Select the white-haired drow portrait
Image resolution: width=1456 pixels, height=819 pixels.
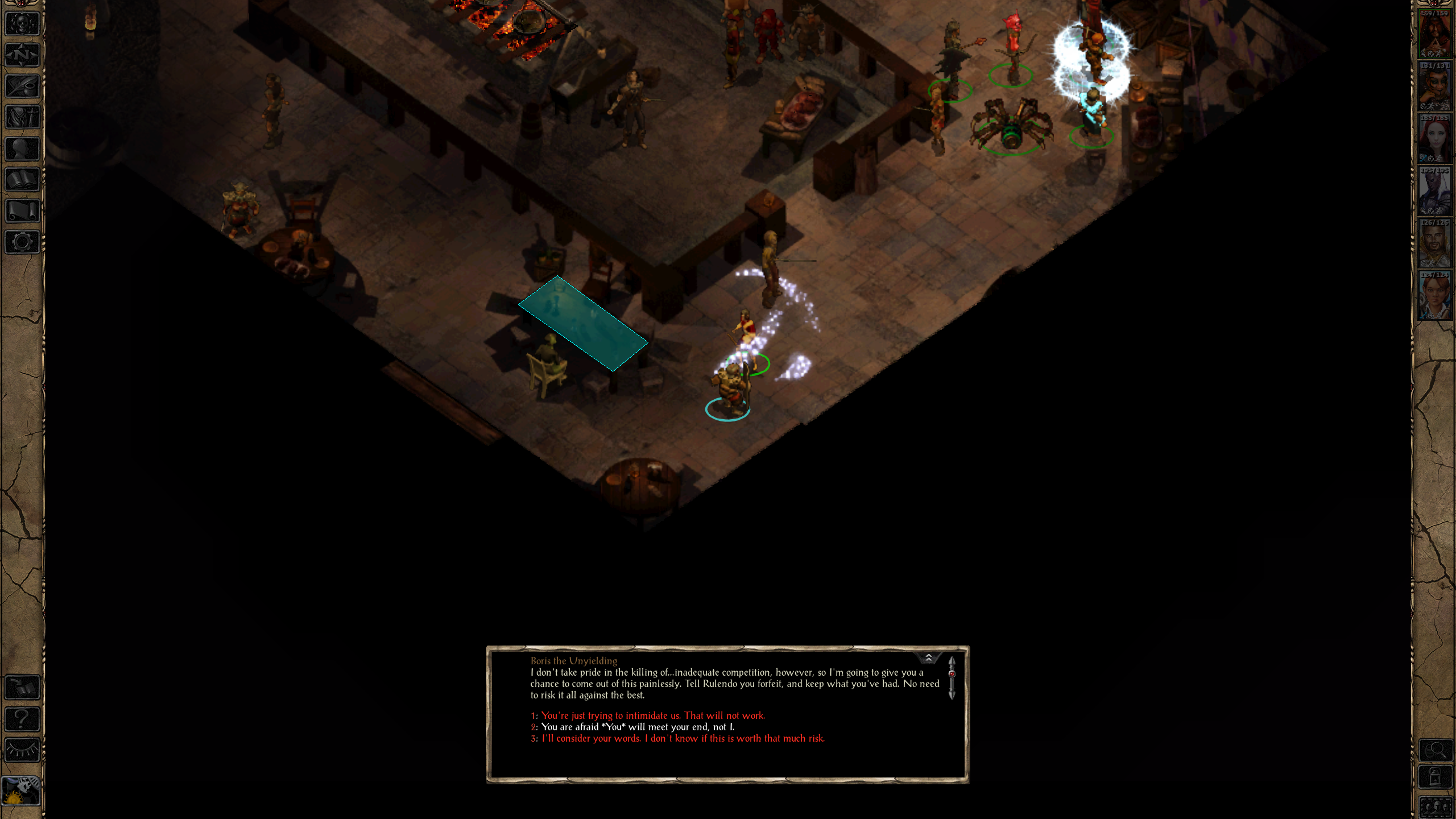1434,191
